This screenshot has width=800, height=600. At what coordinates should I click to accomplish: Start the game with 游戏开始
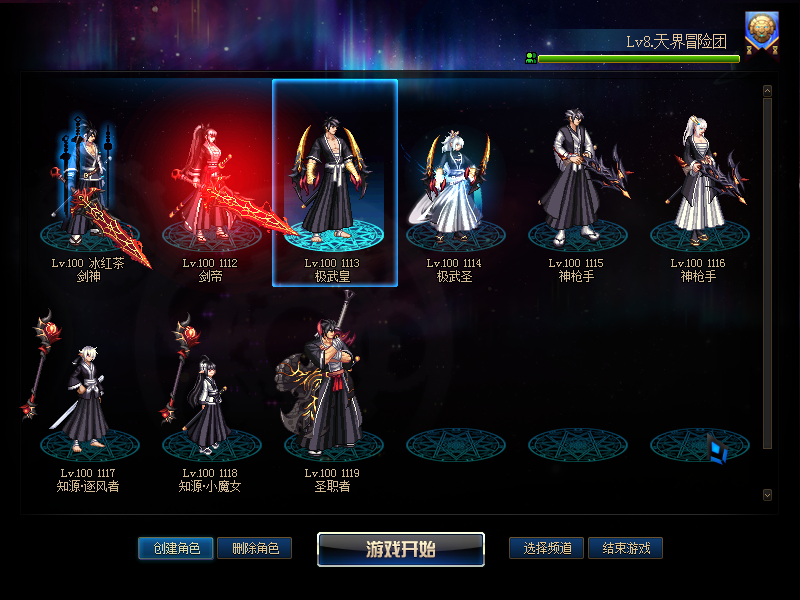pyautogui.click(x=401, y=549)
